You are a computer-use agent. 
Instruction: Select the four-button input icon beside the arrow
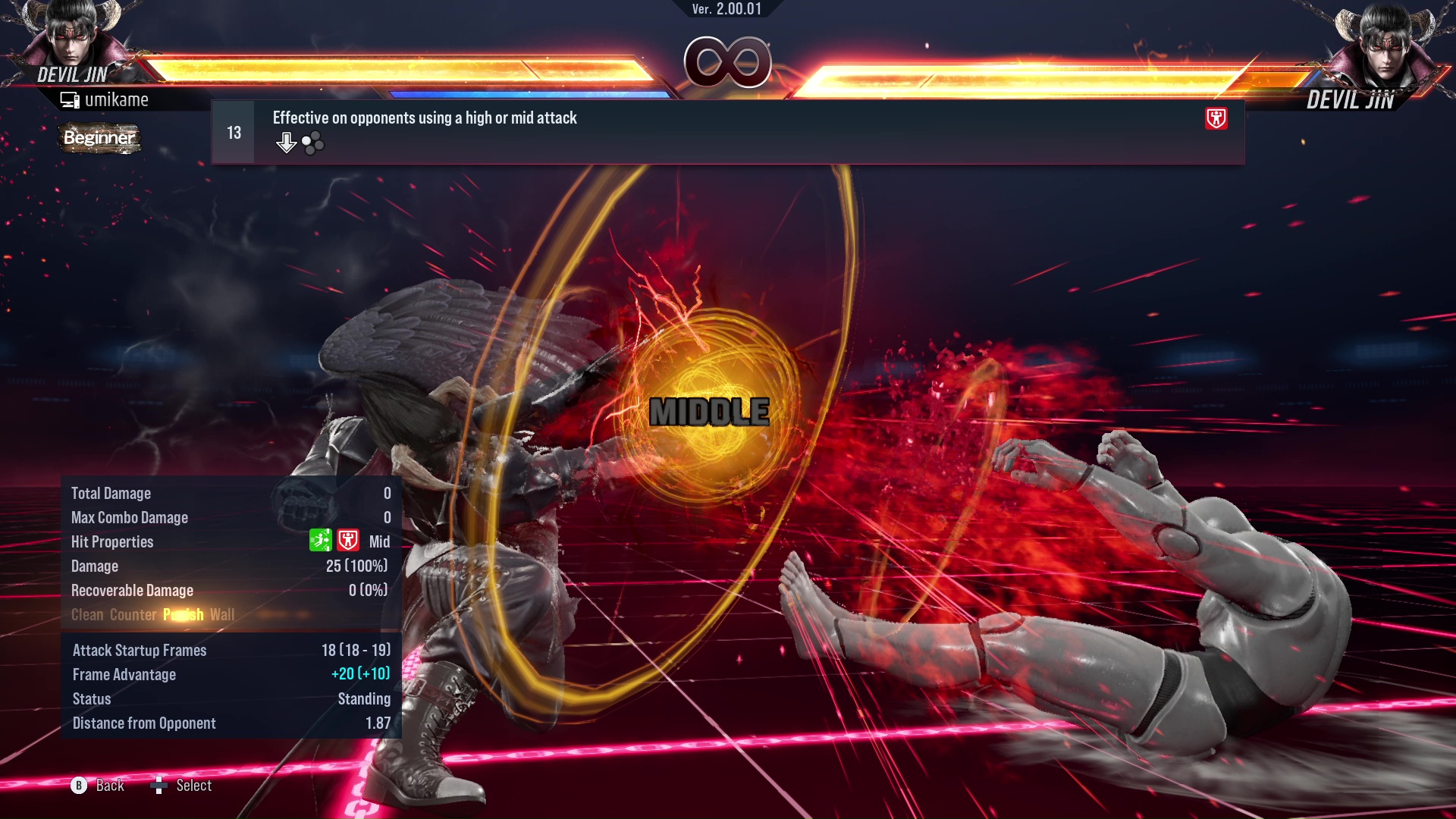coord(312,142)
